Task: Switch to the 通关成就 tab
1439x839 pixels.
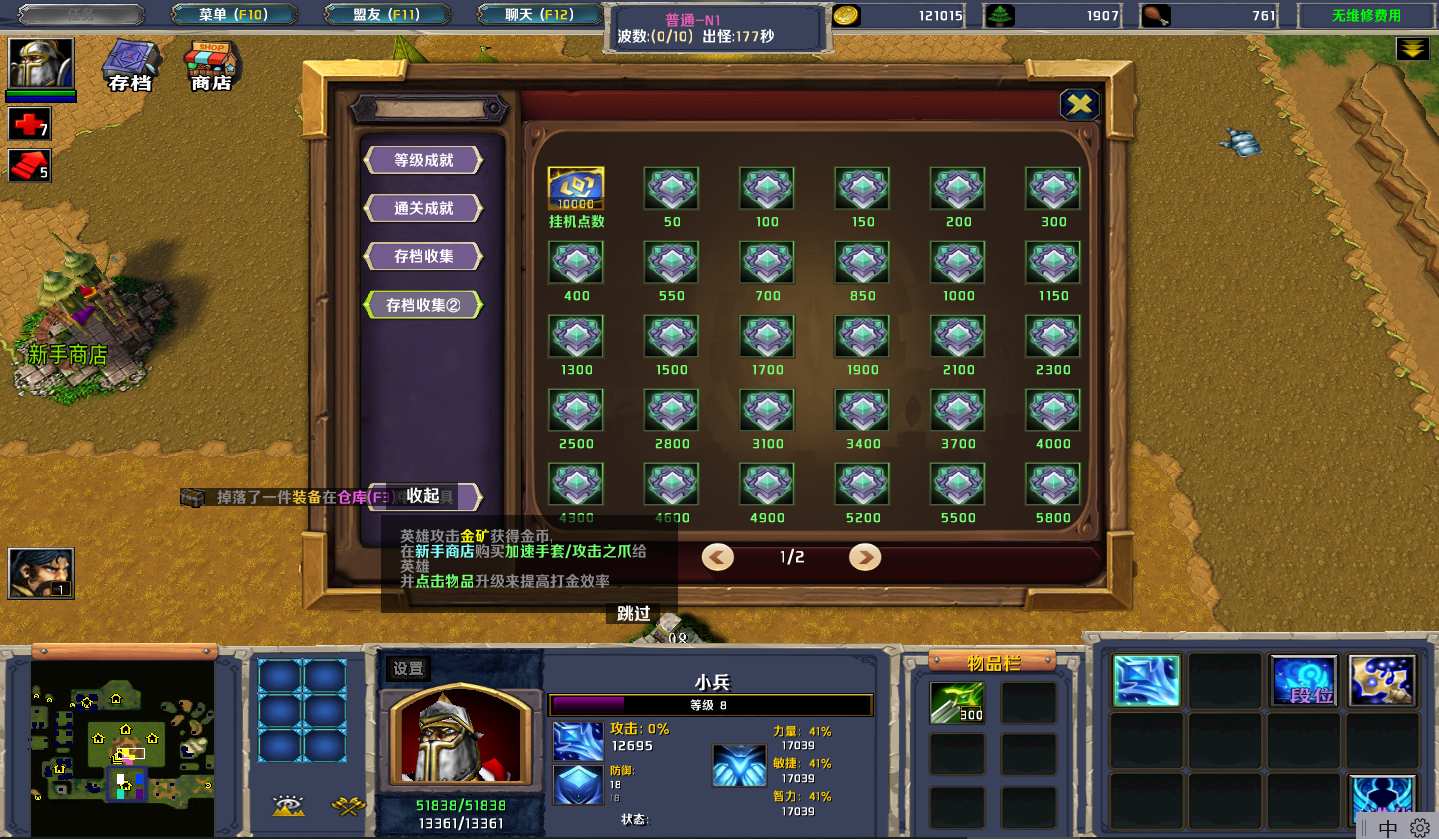Action: pyautogui.click(x=423, y=208)
